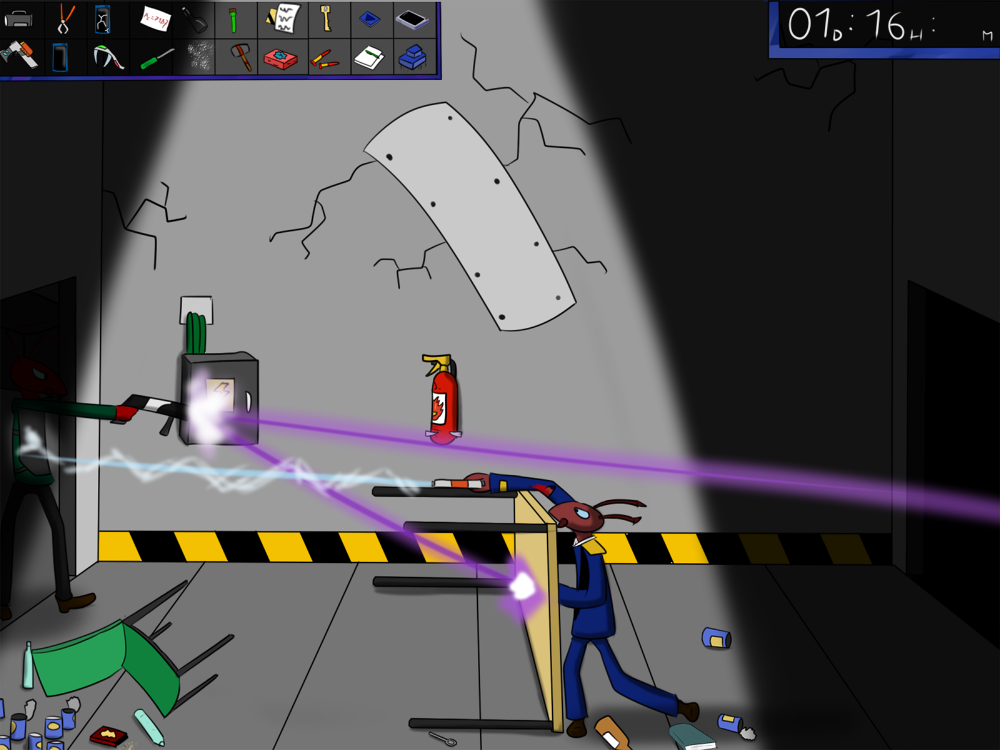Pick the red box with blue emblem
The image size is (1000, 750).
(x=281, y=58)
